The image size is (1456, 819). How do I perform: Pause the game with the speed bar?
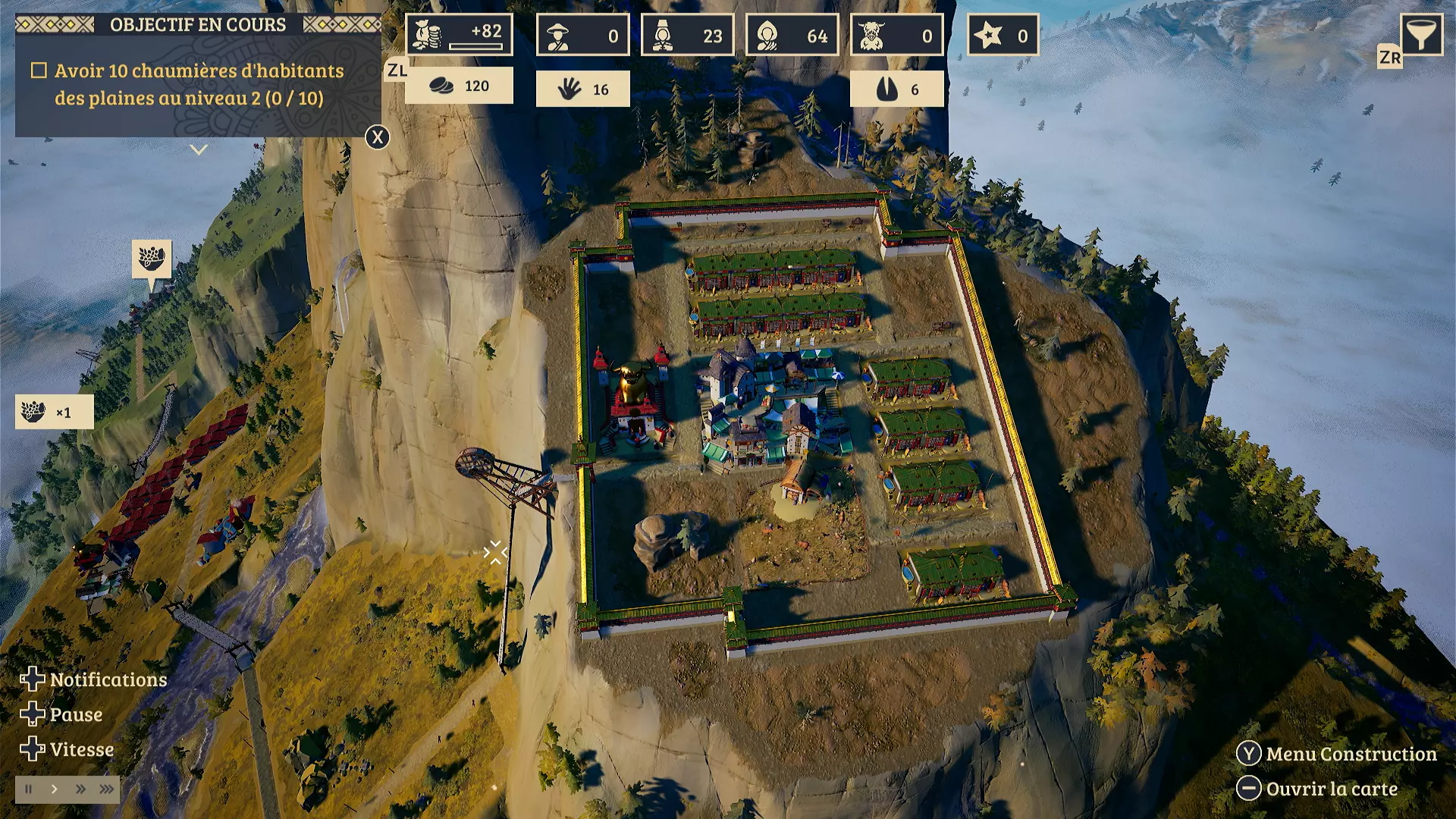coord(29,789)
